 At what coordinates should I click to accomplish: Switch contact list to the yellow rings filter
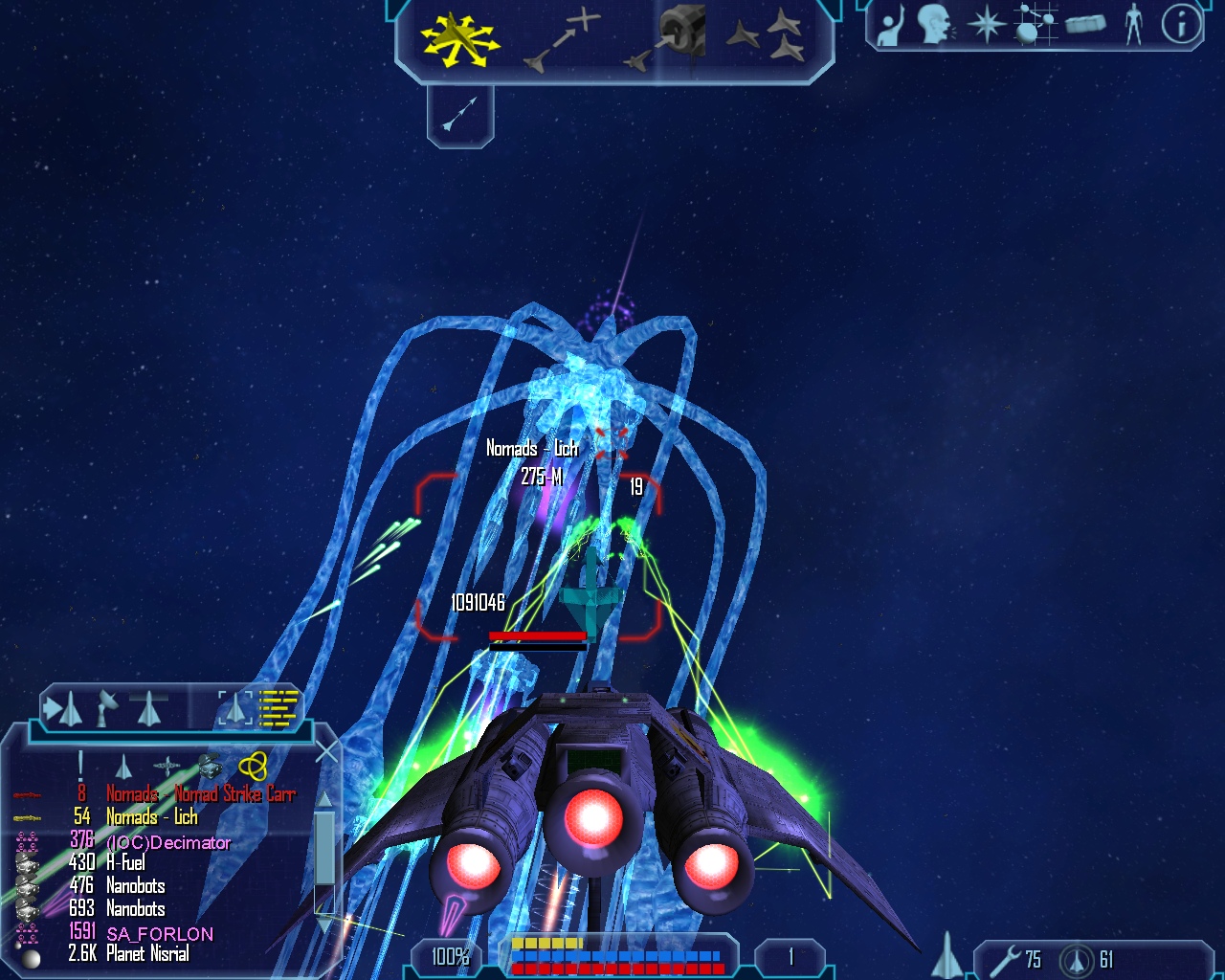coord(253,765)
